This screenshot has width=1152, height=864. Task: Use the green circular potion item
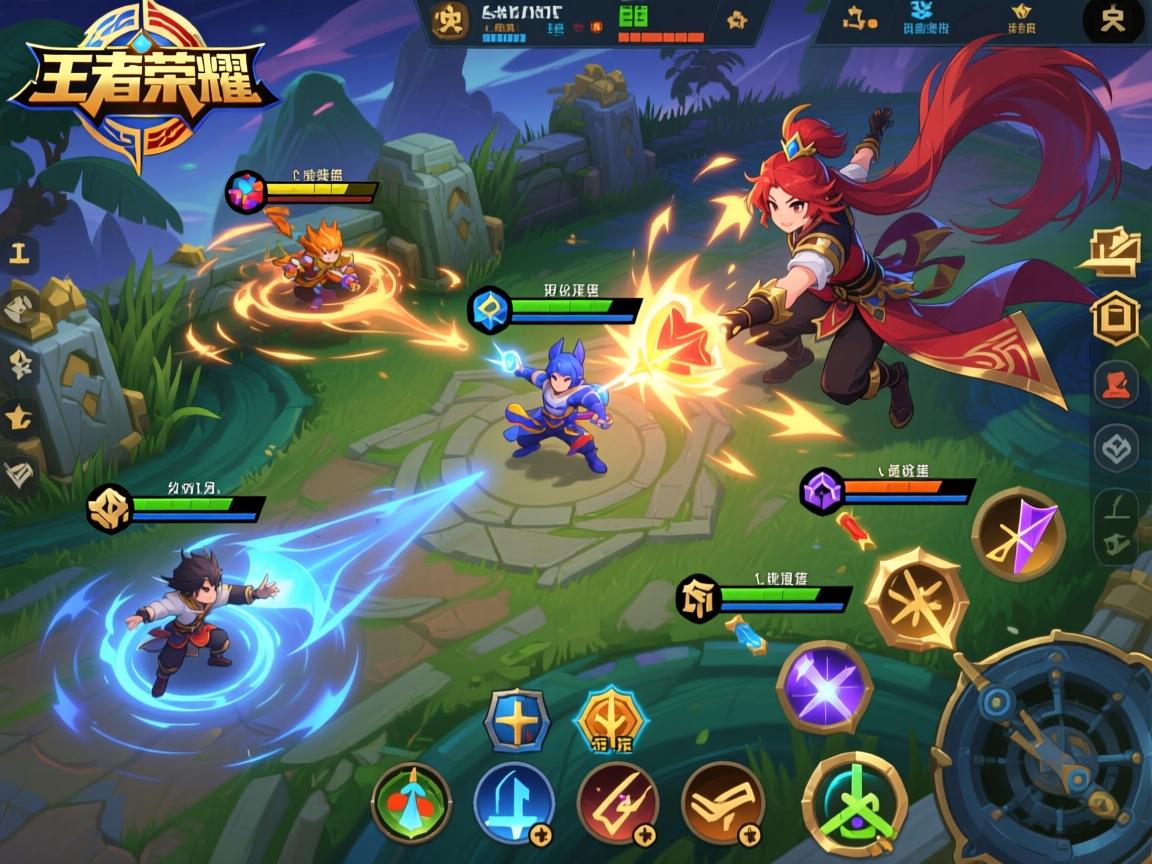(411, 803)
